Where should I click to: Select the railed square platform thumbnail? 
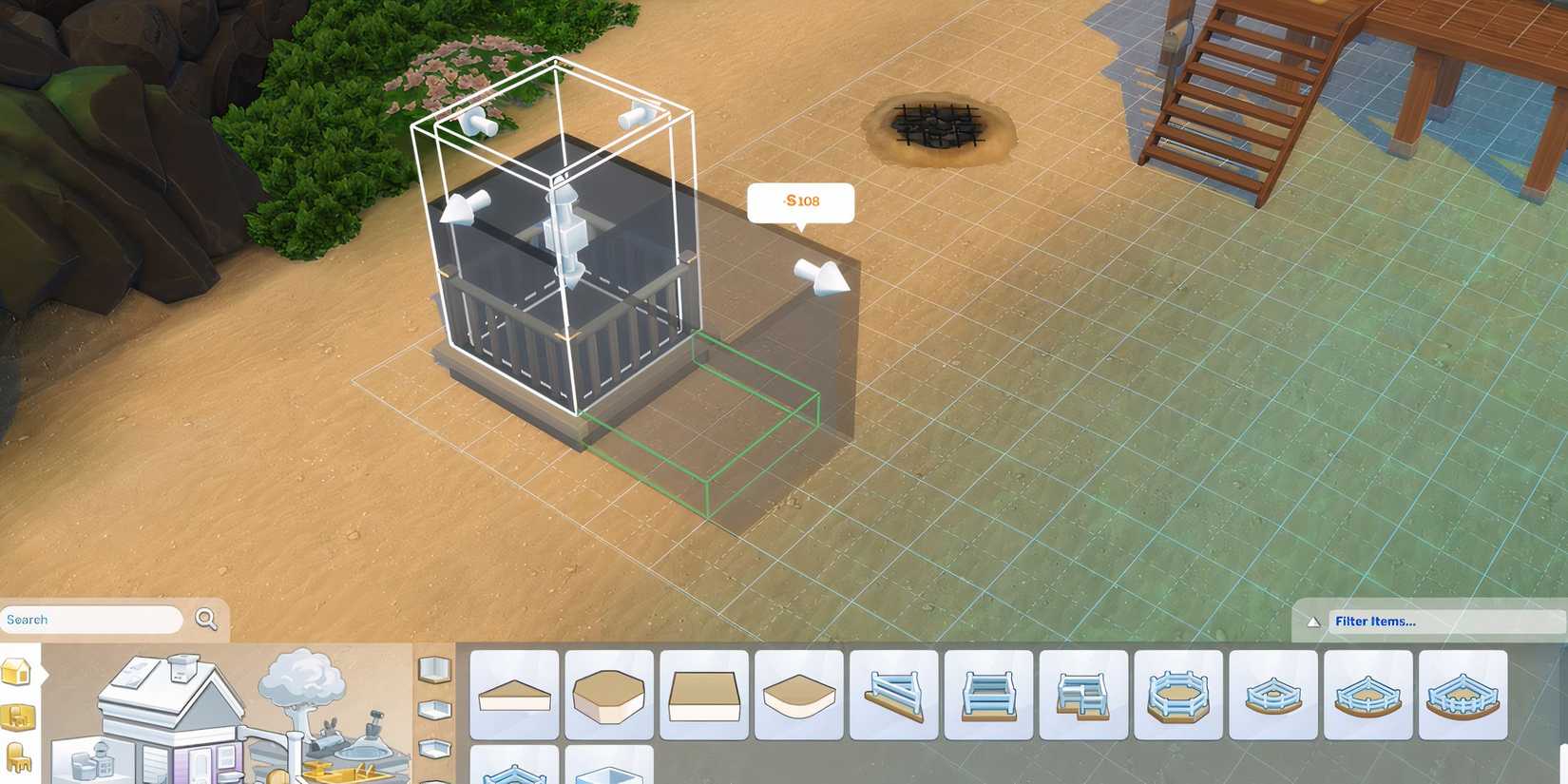pyautogui.click(x=989, y=696)
